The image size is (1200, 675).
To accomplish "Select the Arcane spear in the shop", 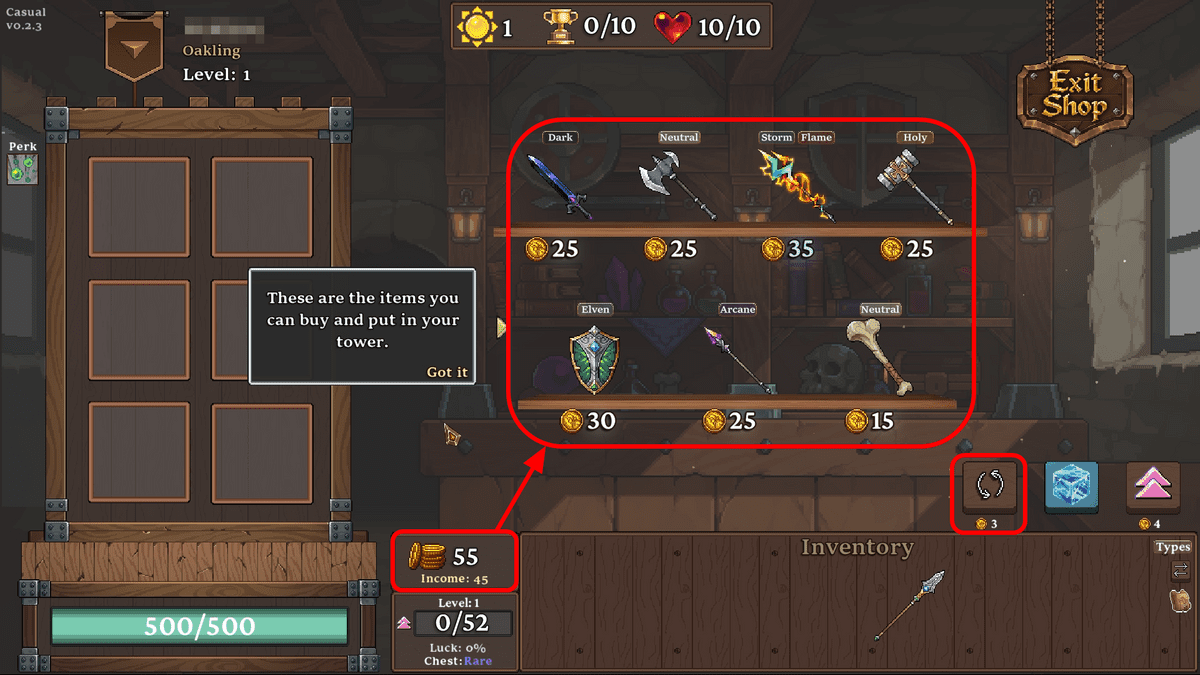I will pyautogui.click(x=737, y=358).
